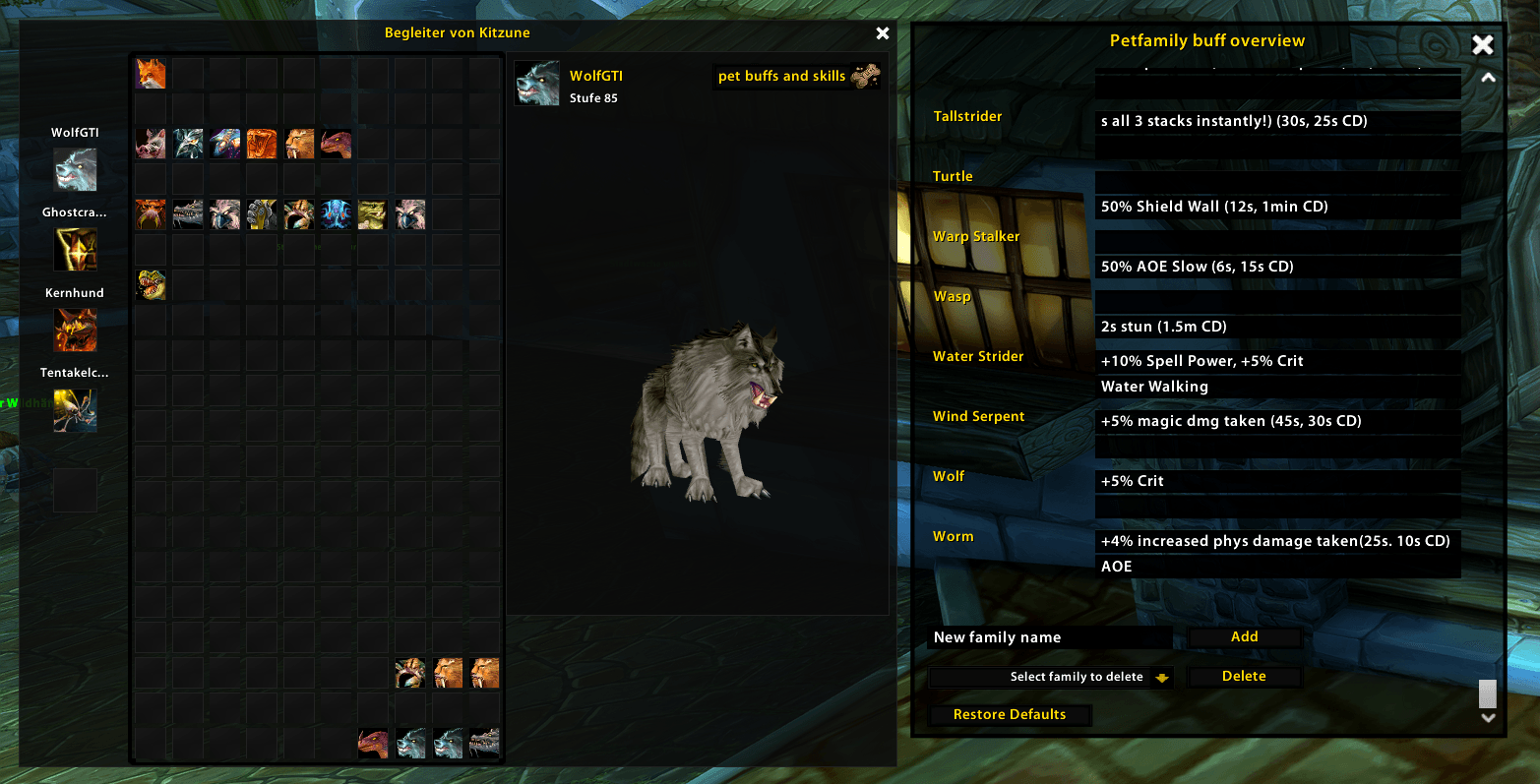Select the Tentakelc... pet portrait
The width and height of the screenshot is (1540, 784).
[75, 409]
